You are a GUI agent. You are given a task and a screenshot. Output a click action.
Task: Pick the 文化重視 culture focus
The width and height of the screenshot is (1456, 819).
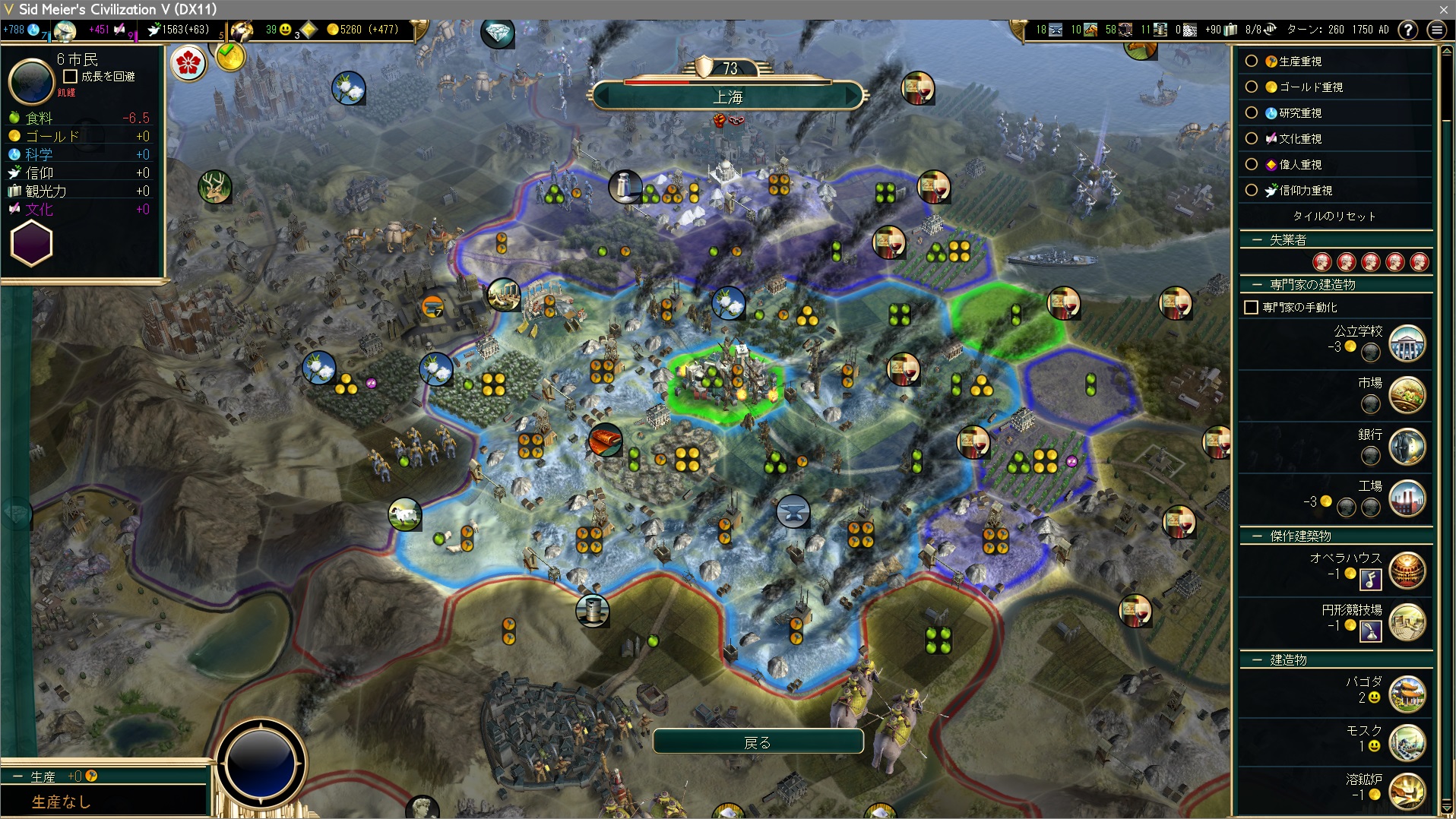[1252, 139]
